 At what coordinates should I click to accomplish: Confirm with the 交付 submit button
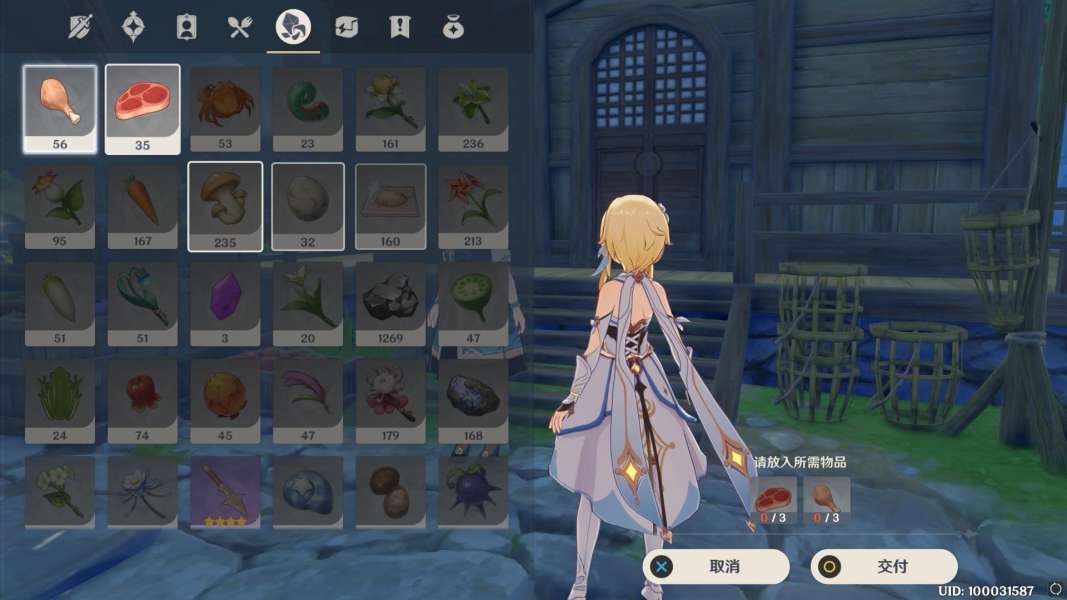click(x=884, y=567)
